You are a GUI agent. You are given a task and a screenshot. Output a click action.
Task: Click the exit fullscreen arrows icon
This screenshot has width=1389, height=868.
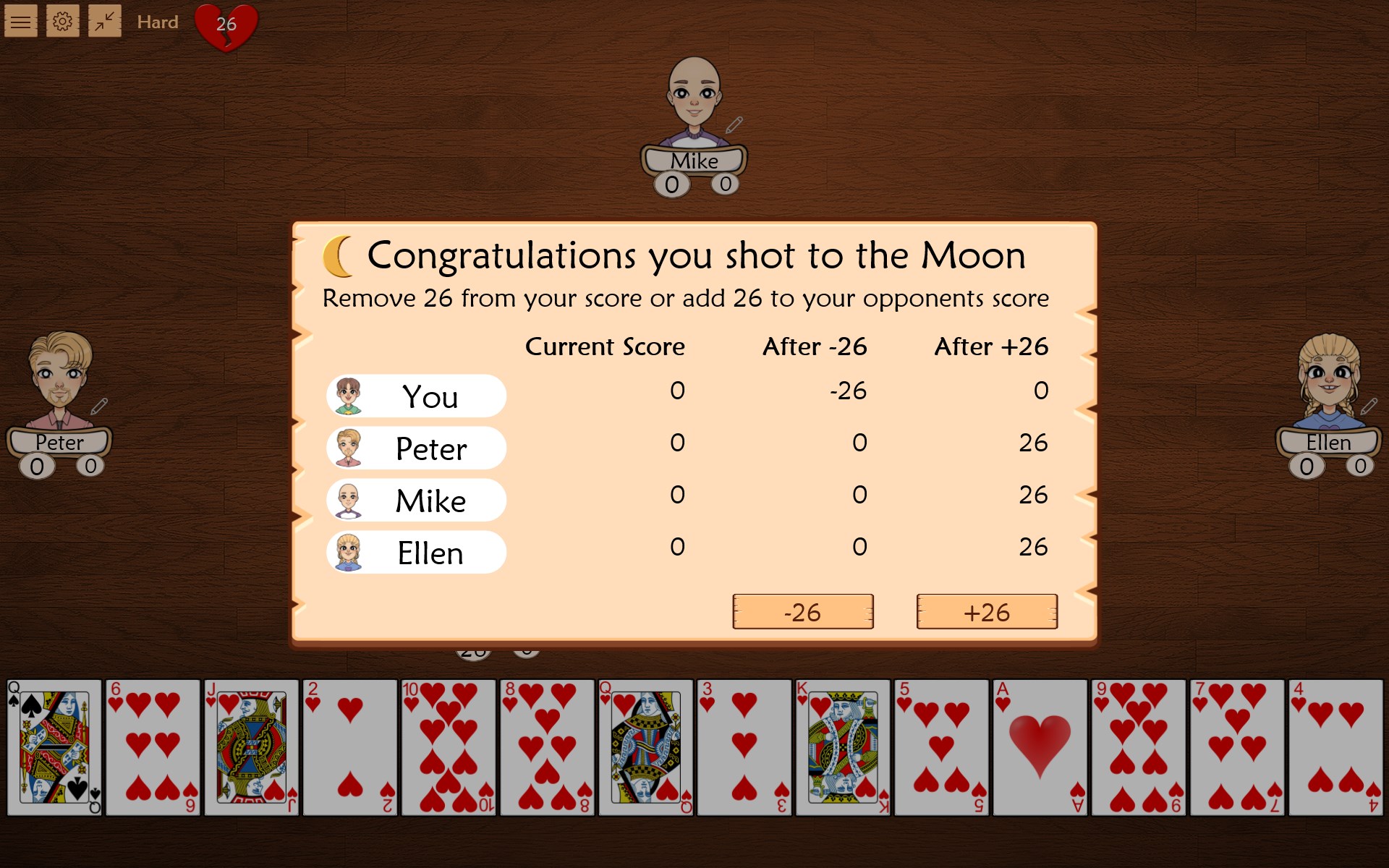[x=105, y=21]
